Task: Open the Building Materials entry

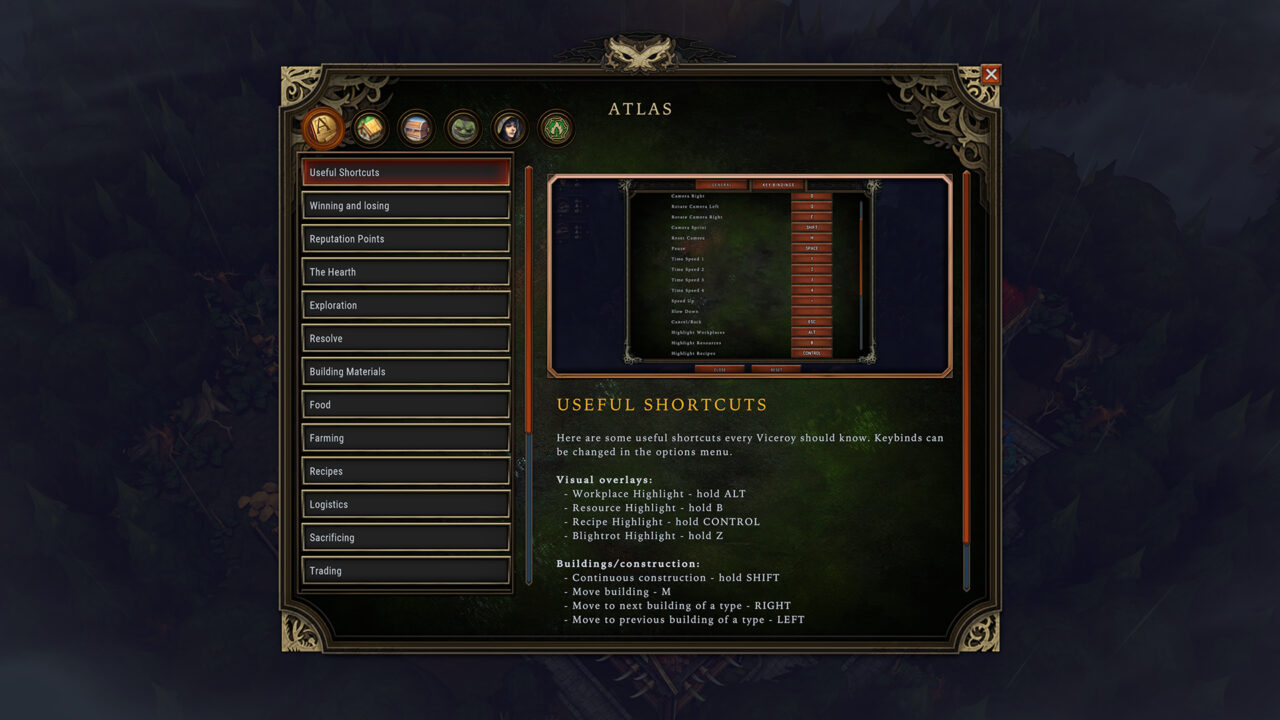Action: coord(406,372)
